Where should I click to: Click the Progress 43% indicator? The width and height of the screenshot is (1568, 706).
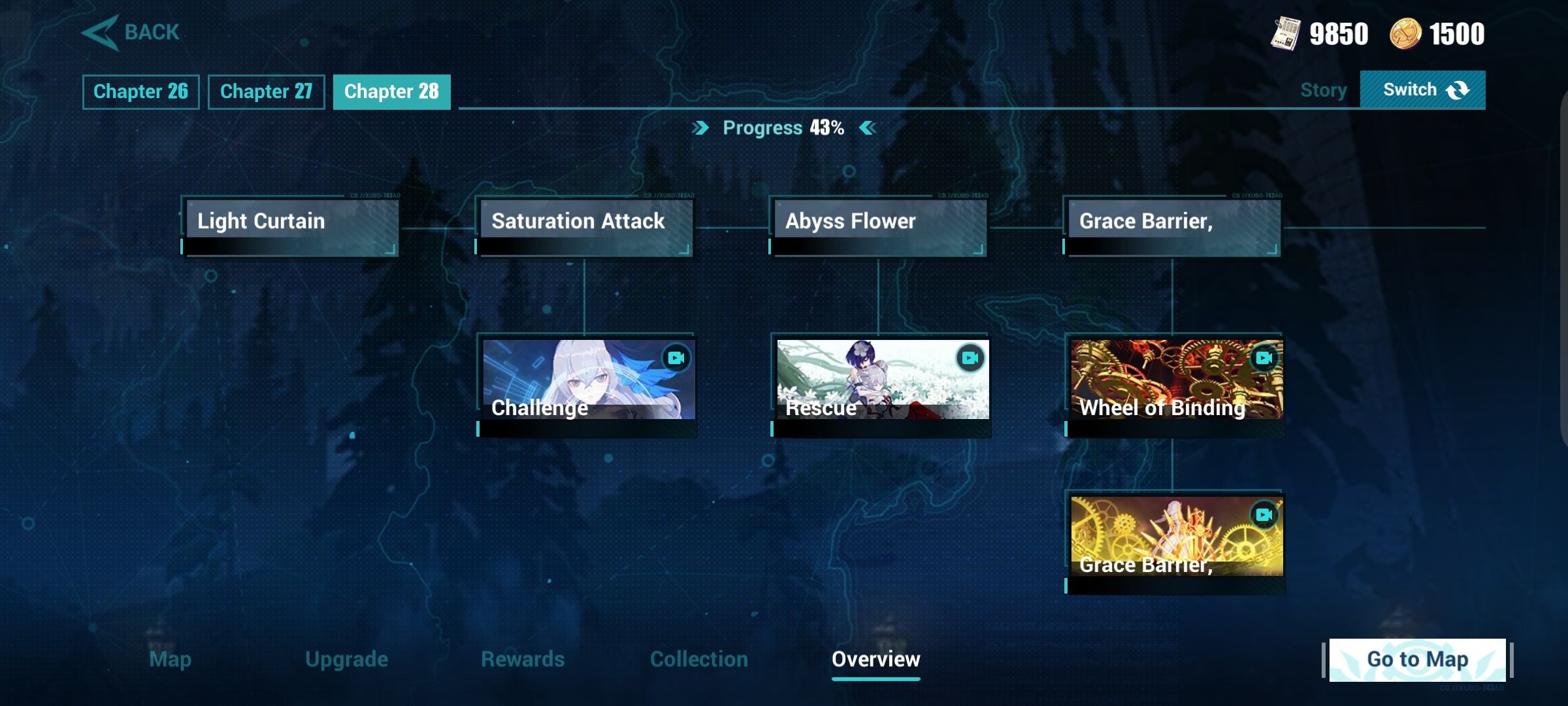783,128
